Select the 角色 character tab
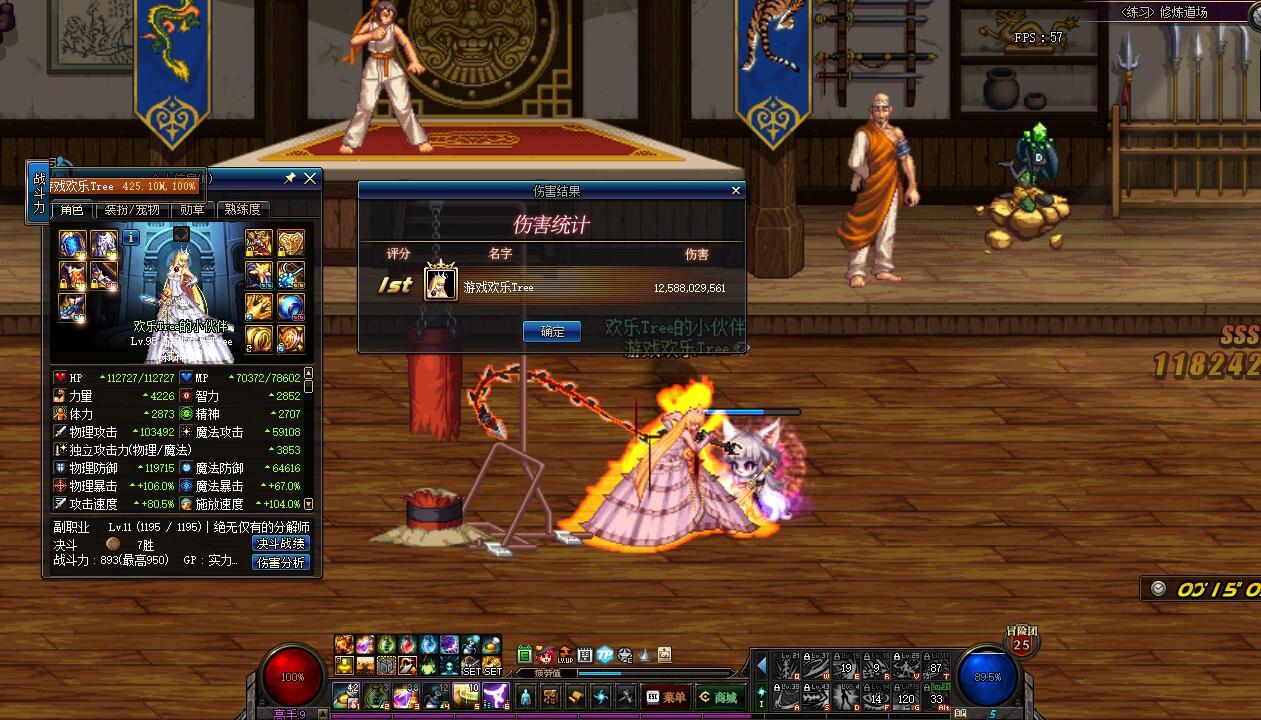 click(72, 210)
